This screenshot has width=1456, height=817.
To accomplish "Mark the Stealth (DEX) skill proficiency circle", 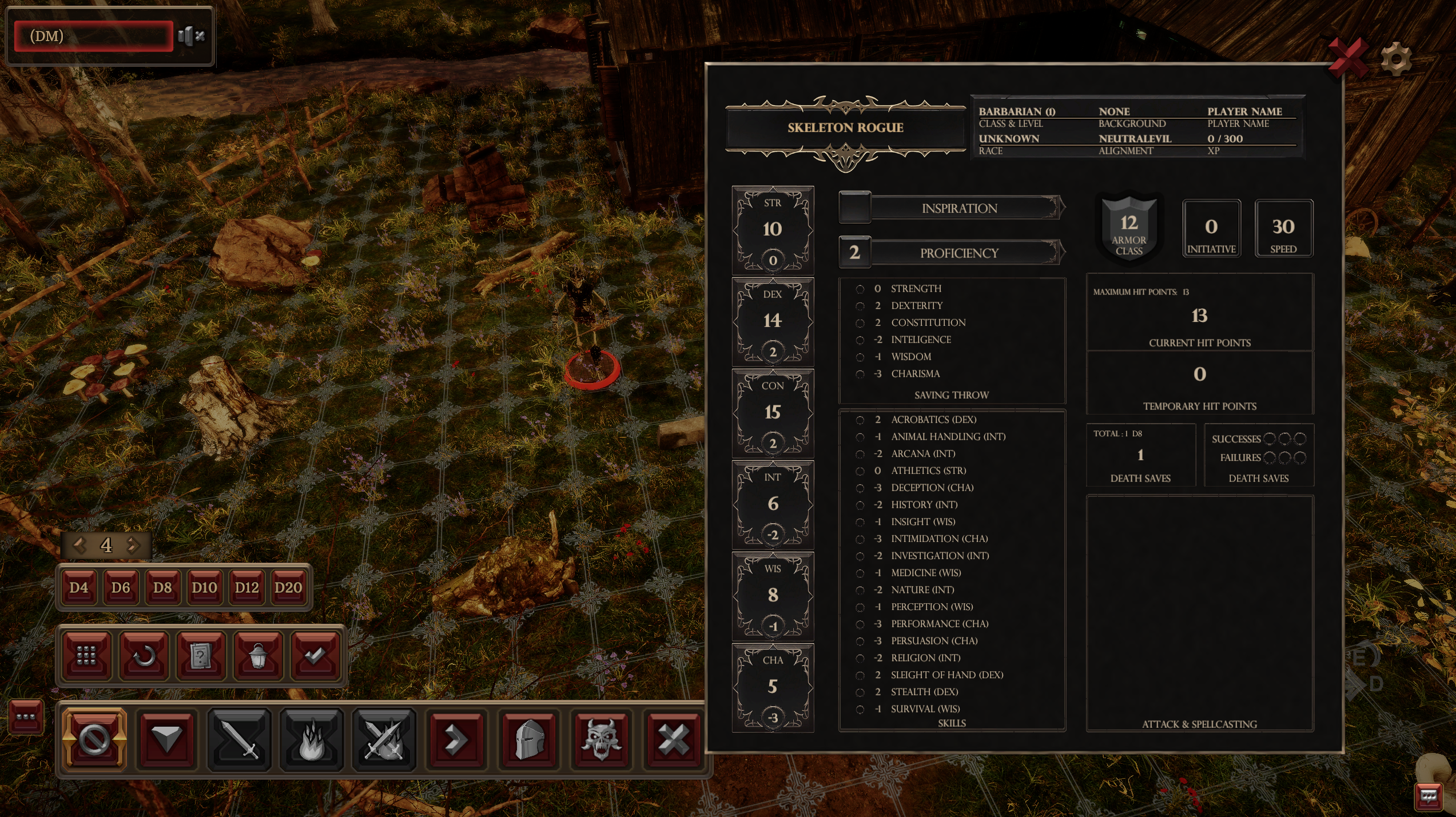I will pyautogui.click(x=860, y=692).
